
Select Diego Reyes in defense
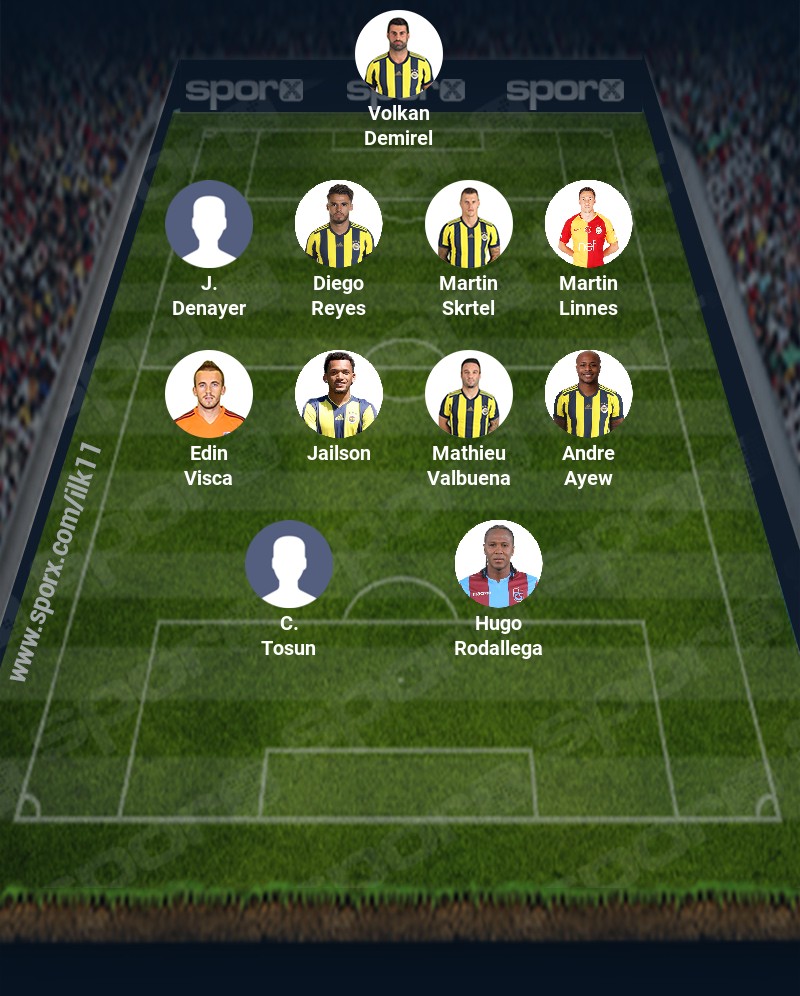(339, 224)
